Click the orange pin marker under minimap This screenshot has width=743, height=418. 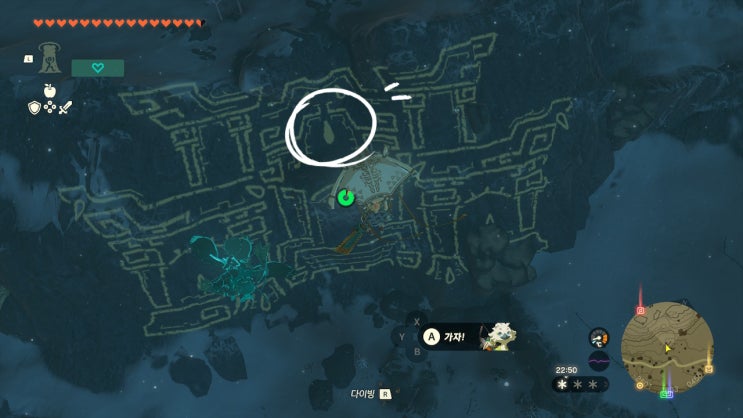coord(640,384)
